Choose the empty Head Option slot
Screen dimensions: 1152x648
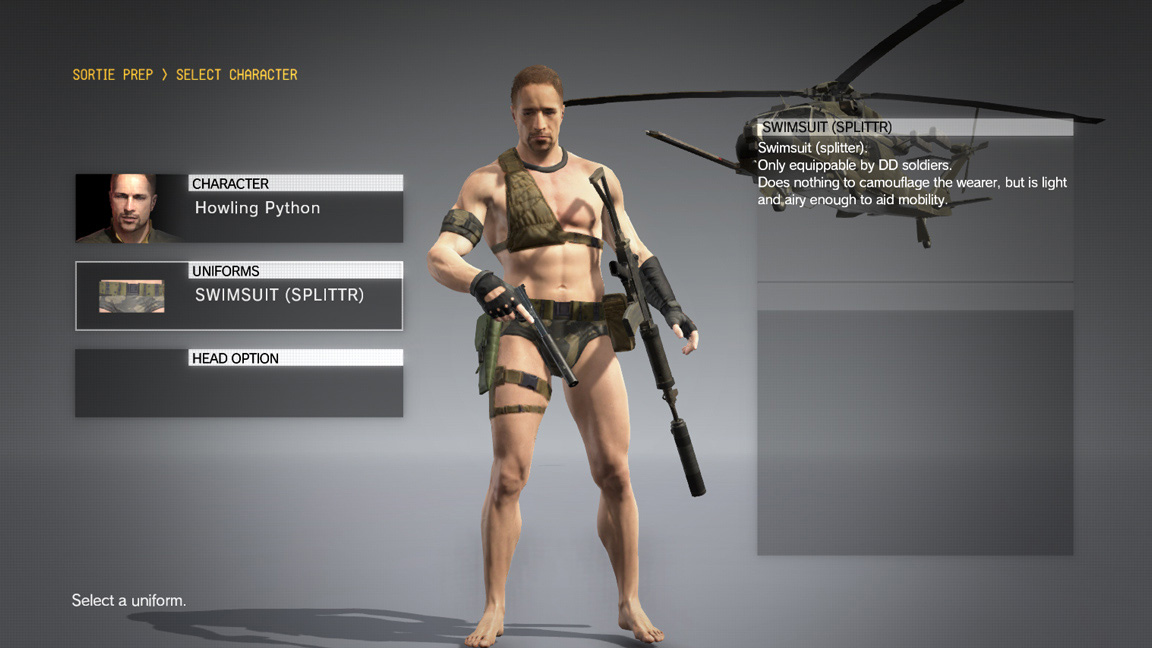(239, 384)
